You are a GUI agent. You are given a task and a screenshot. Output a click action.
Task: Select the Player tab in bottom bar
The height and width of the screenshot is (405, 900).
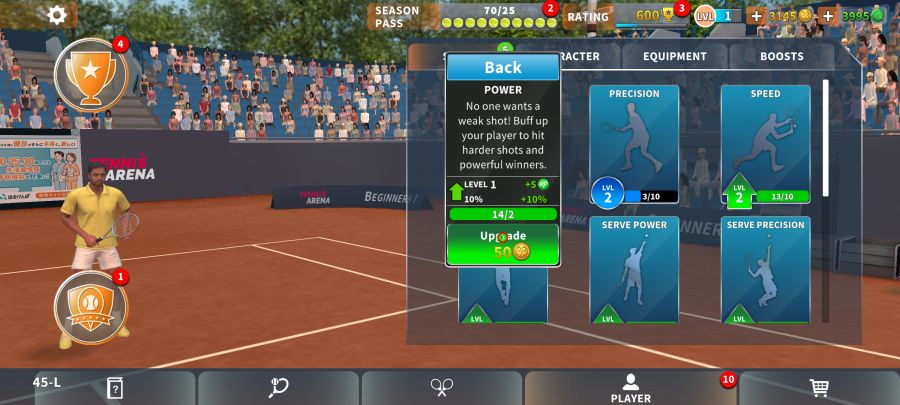630,388
